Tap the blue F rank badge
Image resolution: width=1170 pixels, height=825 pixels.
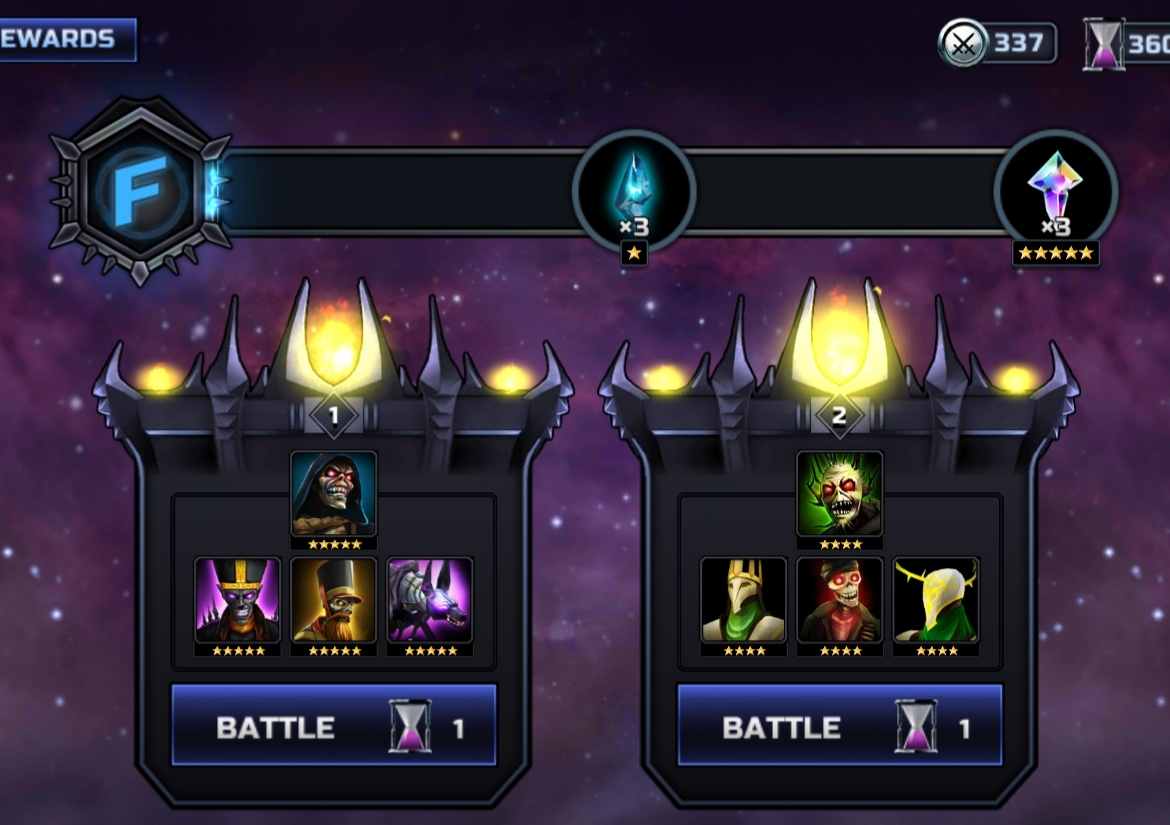tap(141, 190)
